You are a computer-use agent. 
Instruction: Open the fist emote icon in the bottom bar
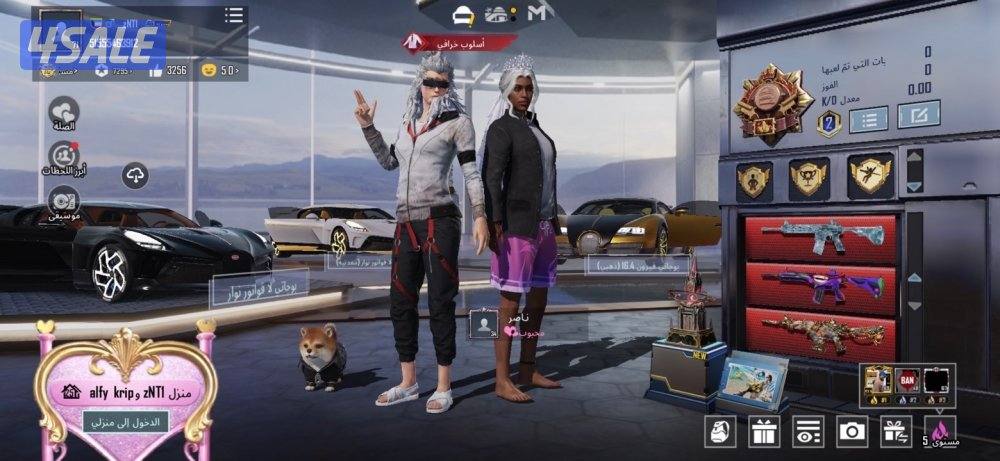pos(720,431)
